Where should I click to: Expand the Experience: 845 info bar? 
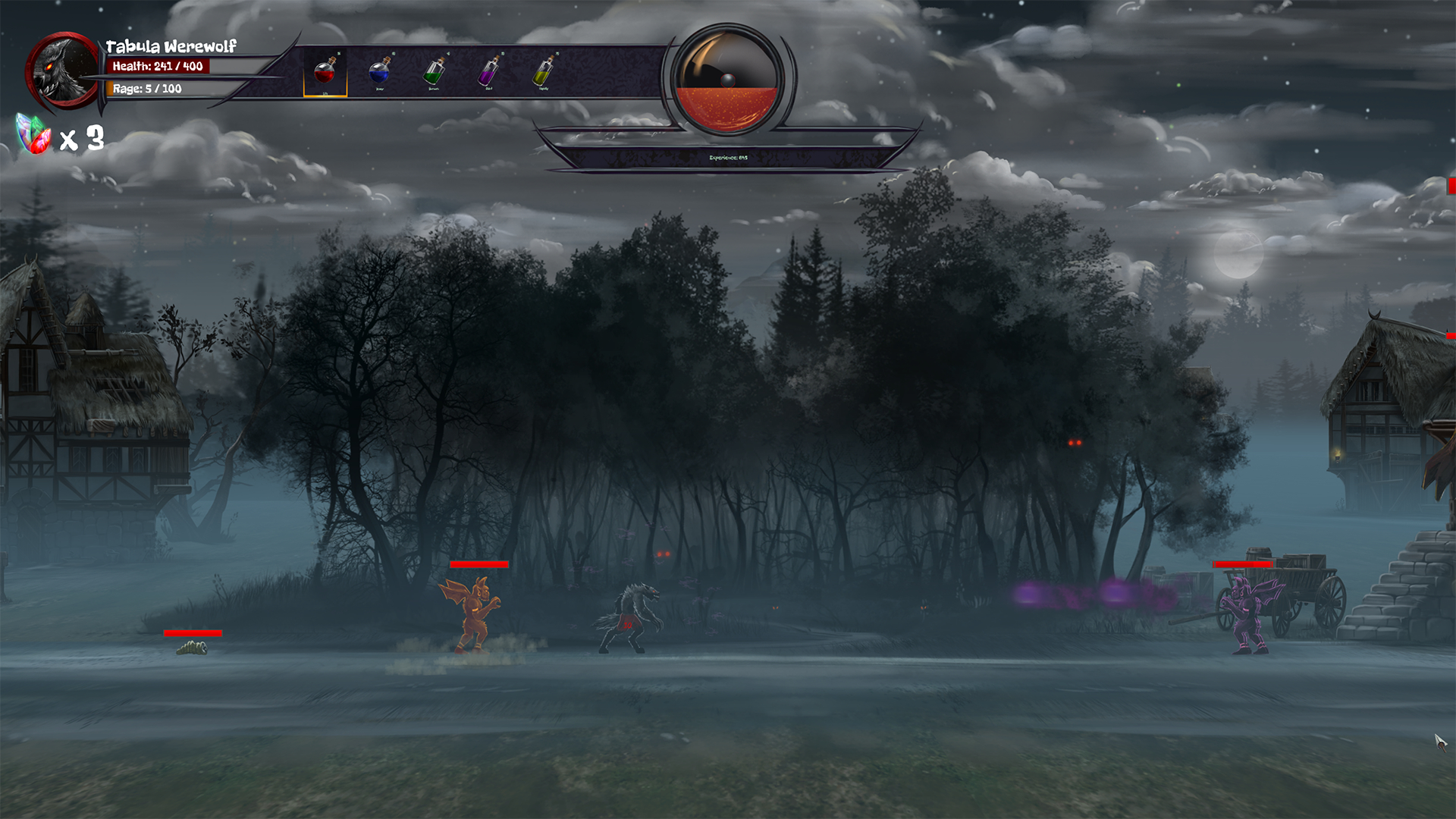pyautogui.click(x=728, y=159)
